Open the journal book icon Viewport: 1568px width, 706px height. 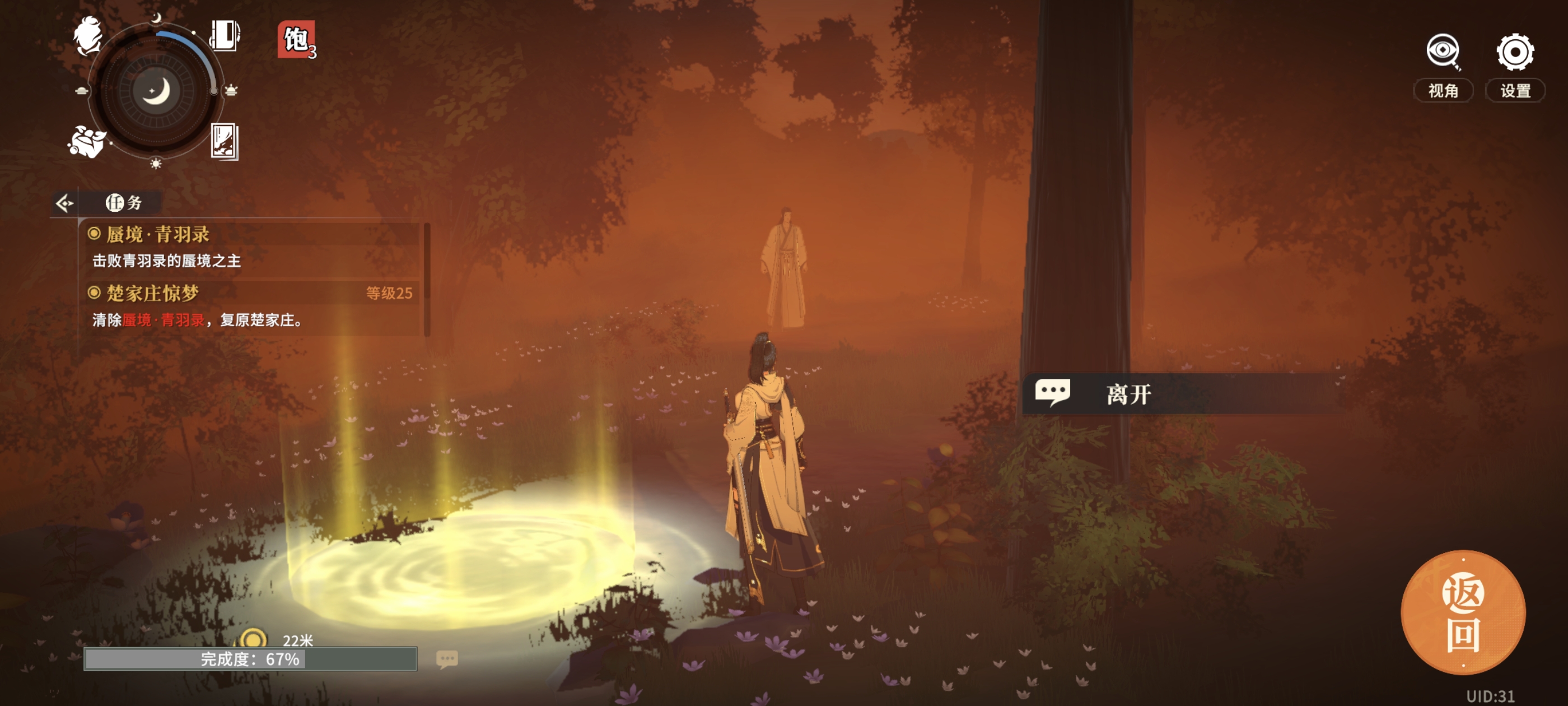(x=225, y=35)
